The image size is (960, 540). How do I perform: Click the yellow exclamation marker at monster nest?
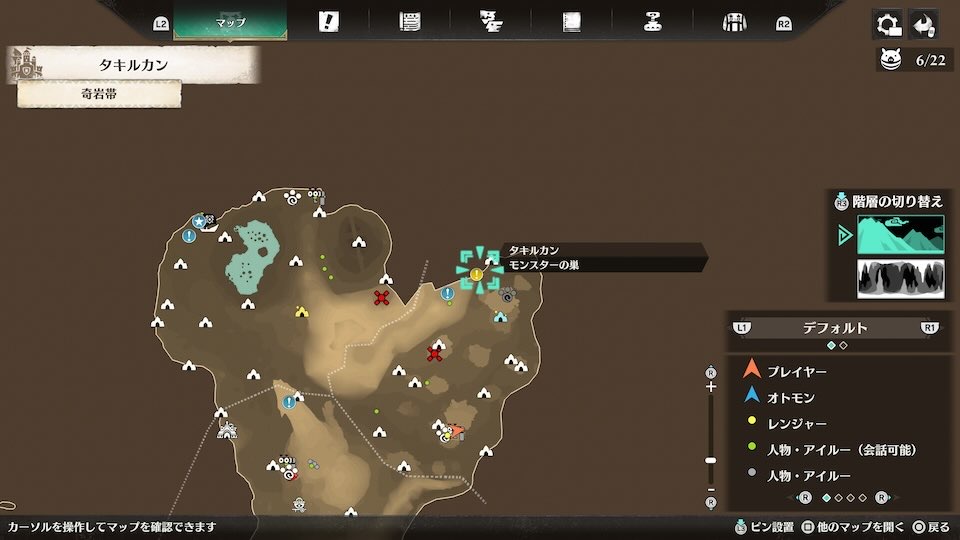tap(477, 273)
